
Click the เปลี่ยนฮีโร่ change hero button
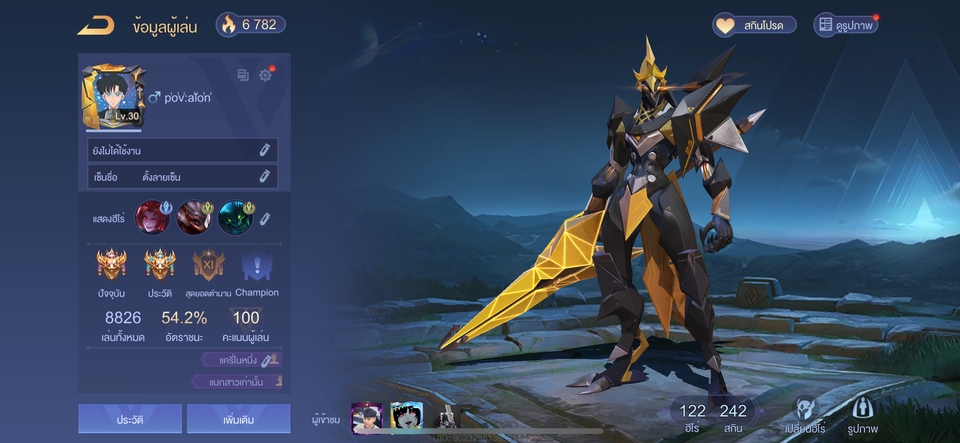point(806,414)
